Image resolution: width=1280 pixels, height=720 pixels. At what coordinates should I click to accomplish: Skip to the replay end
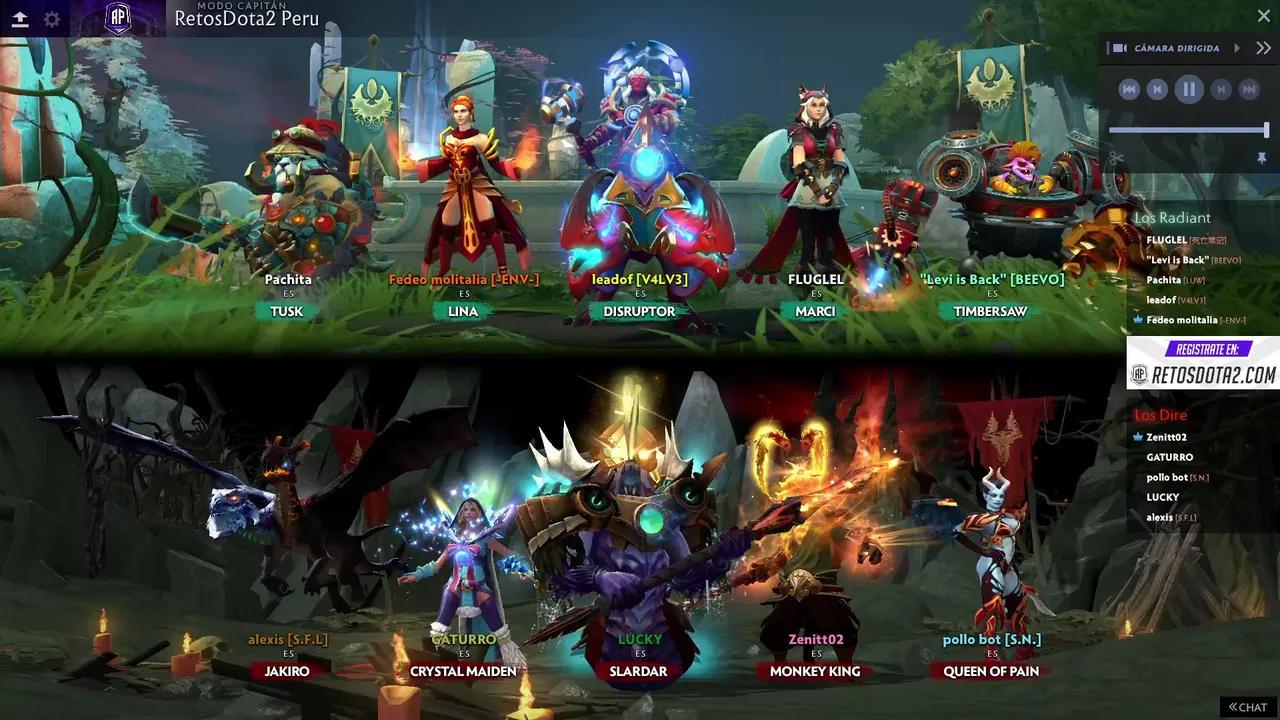click(1248, 90)
